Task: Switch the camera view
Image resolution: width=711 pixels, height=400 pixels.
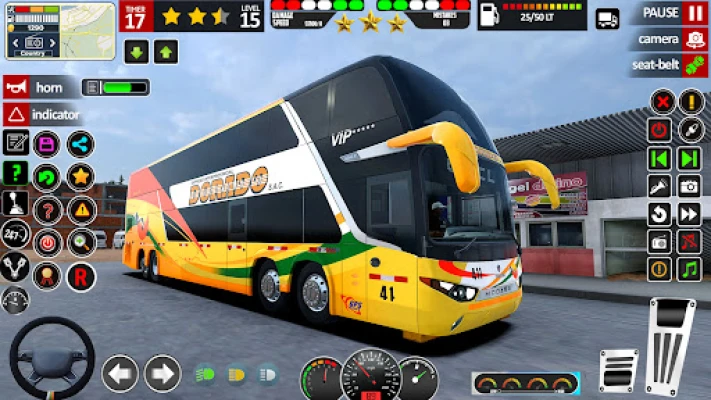Action: pyautogui.click(x=694, y=40)
